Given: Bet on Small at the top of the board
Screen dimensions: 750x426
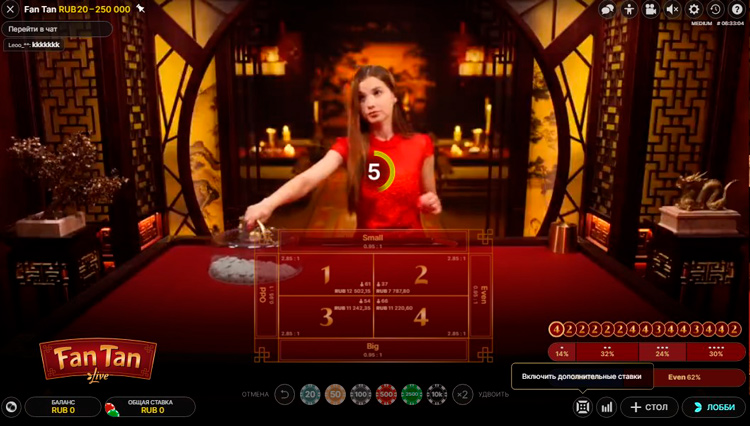Looking at the screenshot, I should tap(373, 240).
